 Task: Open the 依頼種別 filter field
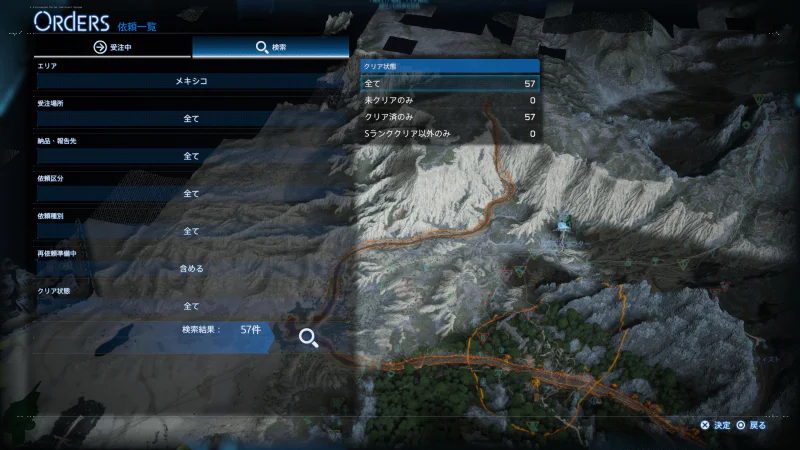[191, 231]
